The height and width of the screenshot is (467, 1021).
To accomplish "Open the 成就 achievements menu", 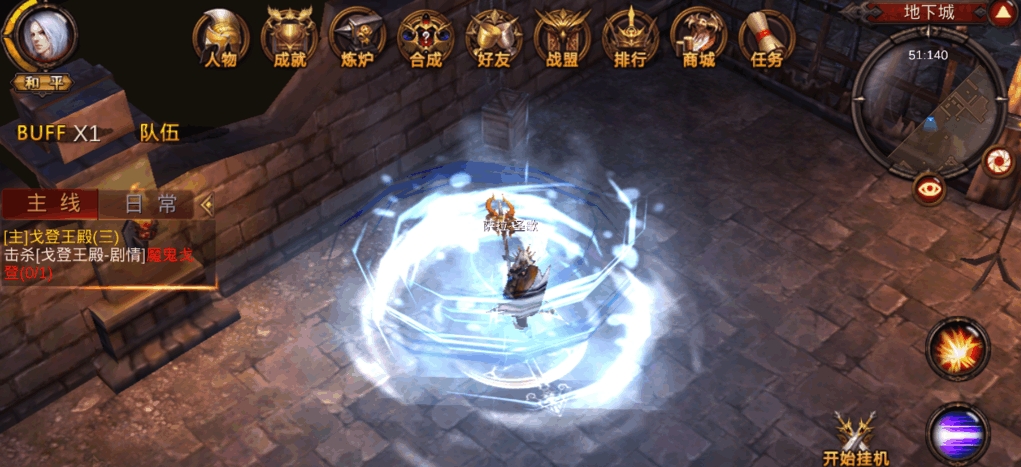I will pos(289,38).
